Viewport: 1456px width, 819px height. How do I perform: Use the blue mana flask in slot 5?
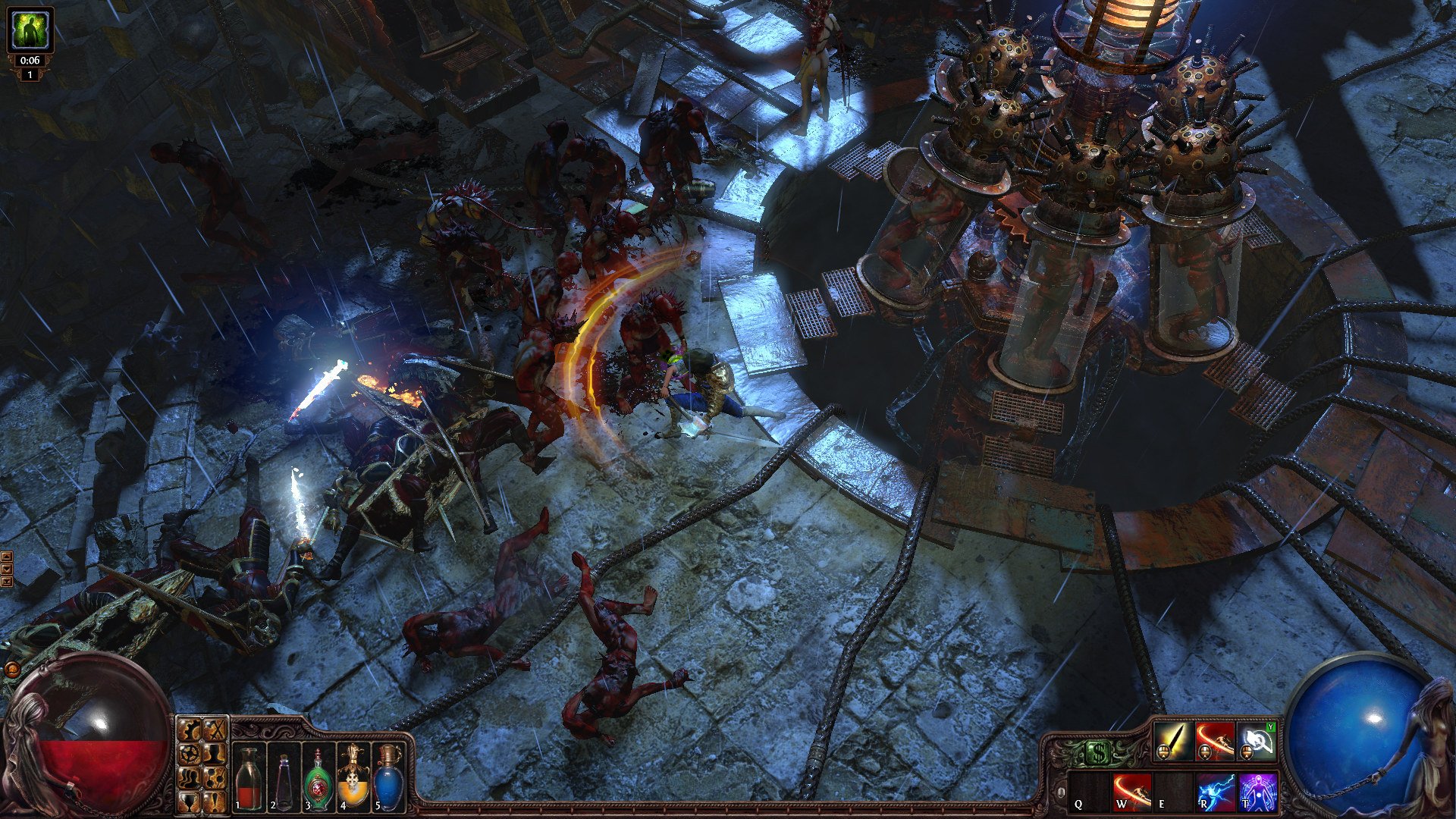pos(387,780)
